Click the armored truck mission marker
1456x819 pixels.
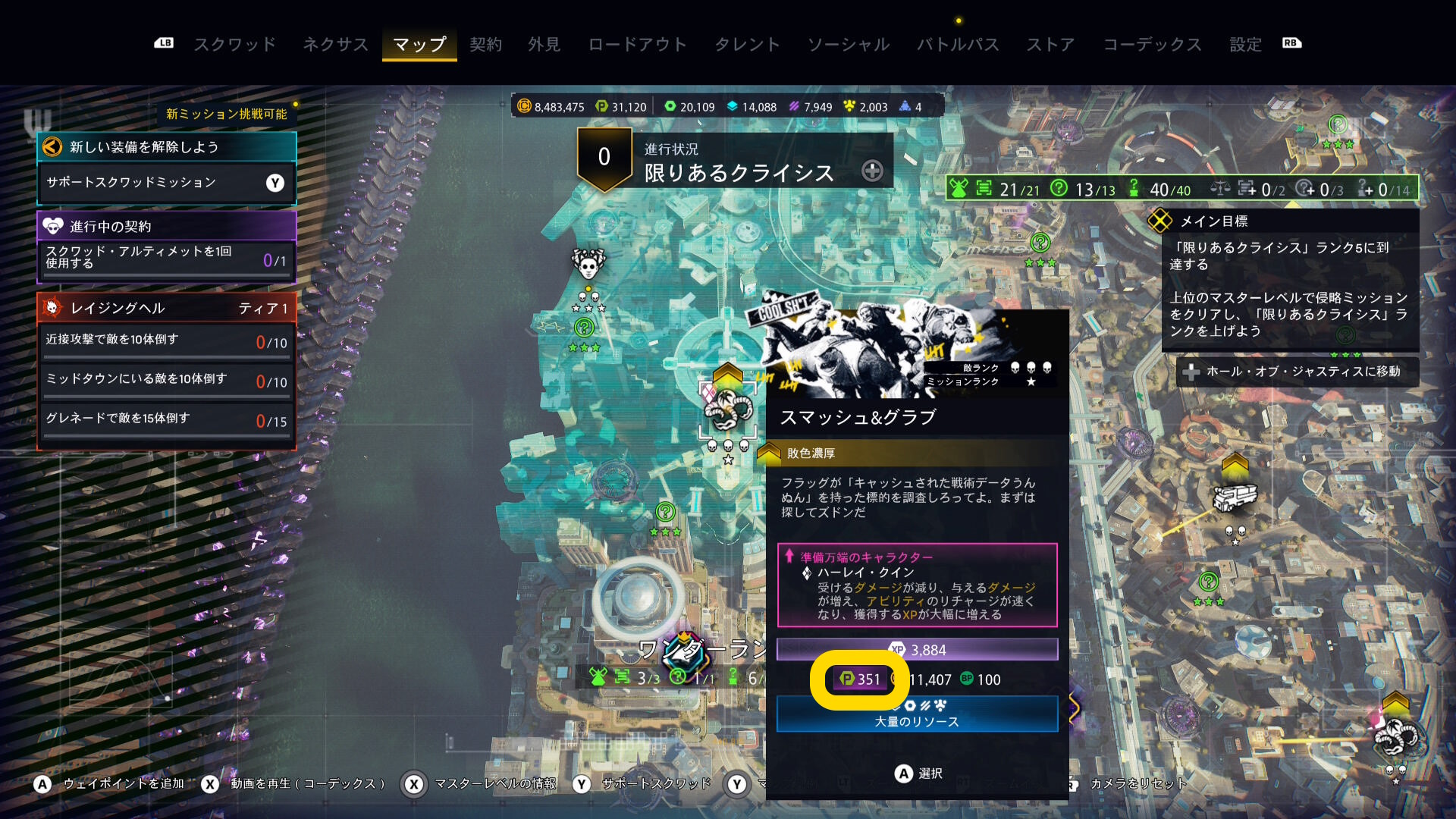tap(1235, 497)
